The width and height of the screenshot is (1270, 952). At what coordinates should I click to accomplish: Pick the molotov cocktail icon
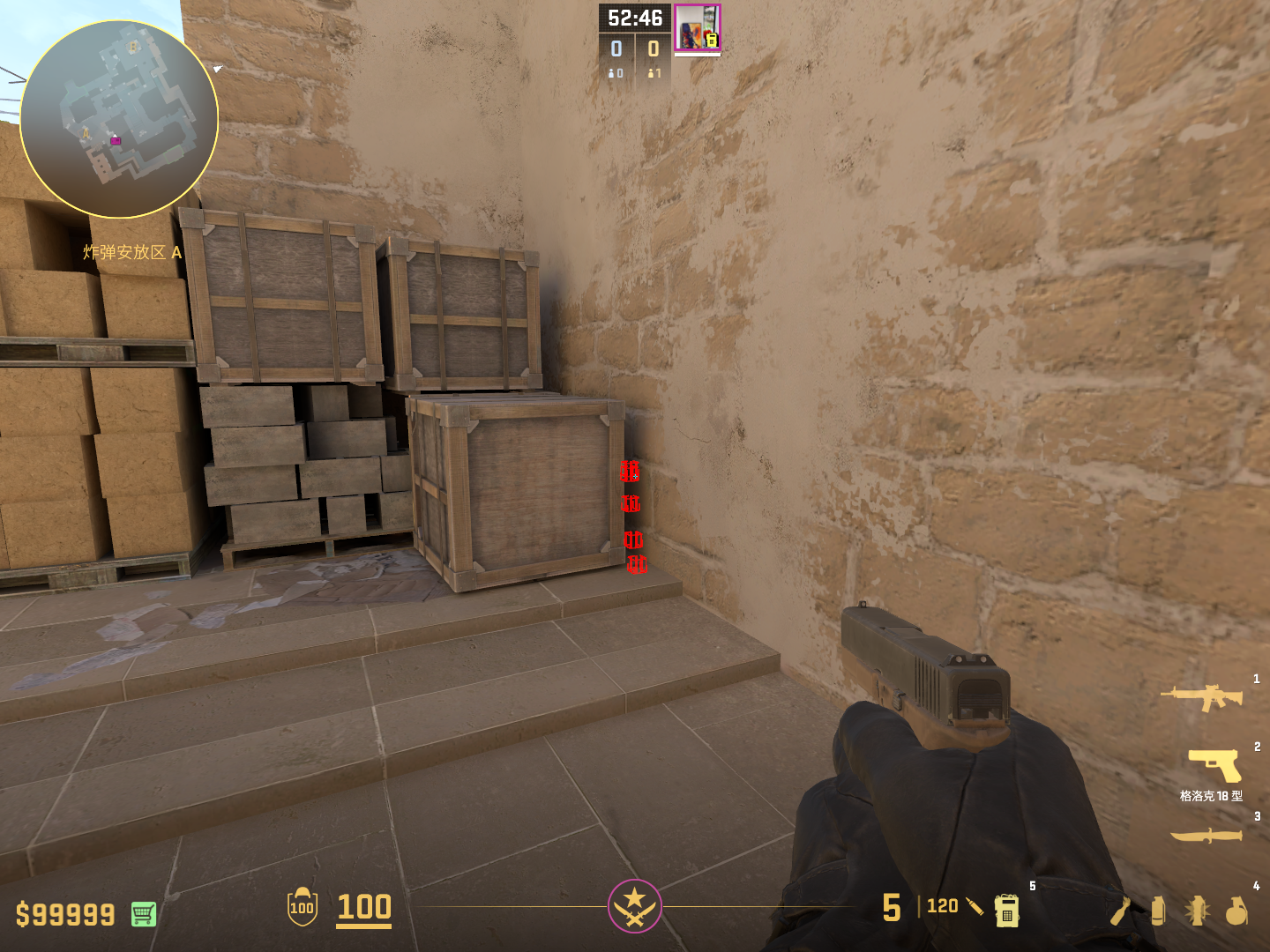pyautogui.click(x=1121, y=911)
